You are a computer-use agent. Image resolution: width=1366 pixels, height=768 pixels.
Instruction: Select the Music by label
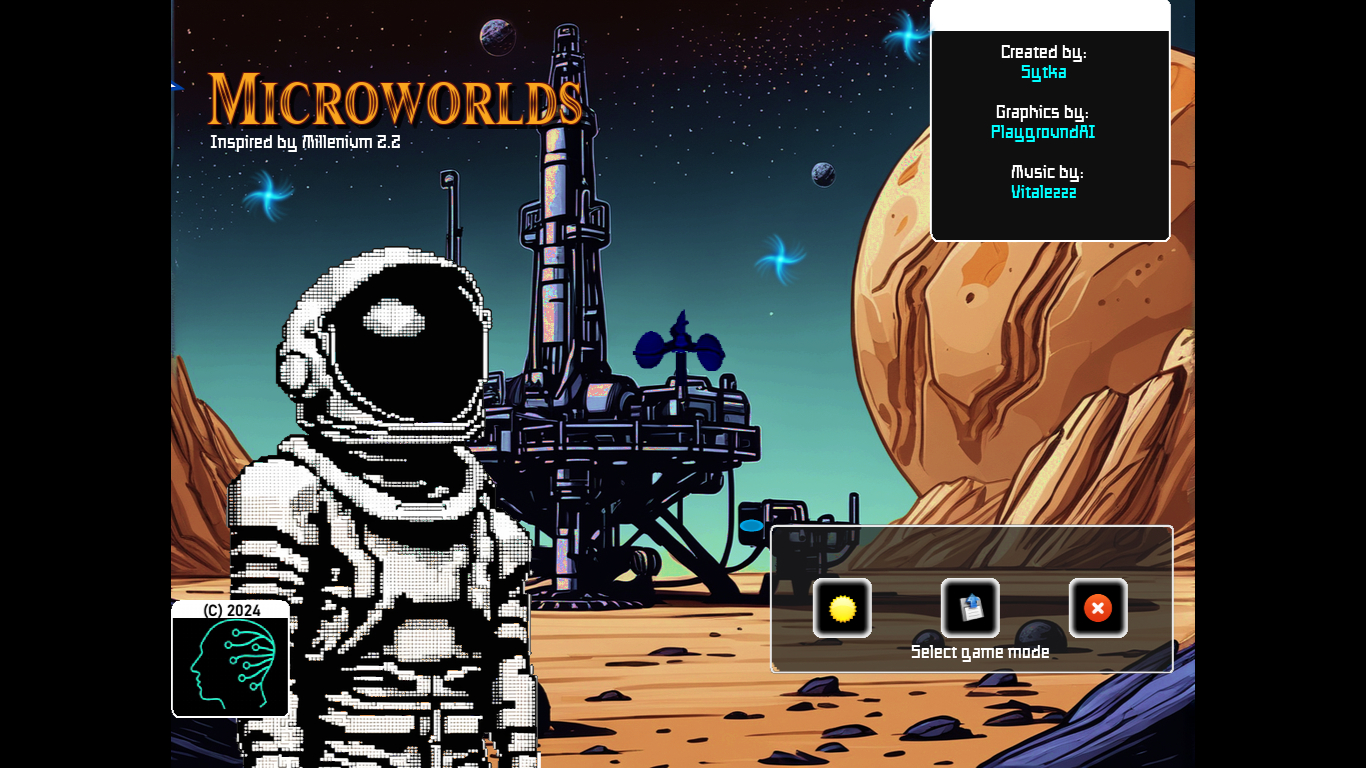pyautogui.click(x=1045, y=171)
